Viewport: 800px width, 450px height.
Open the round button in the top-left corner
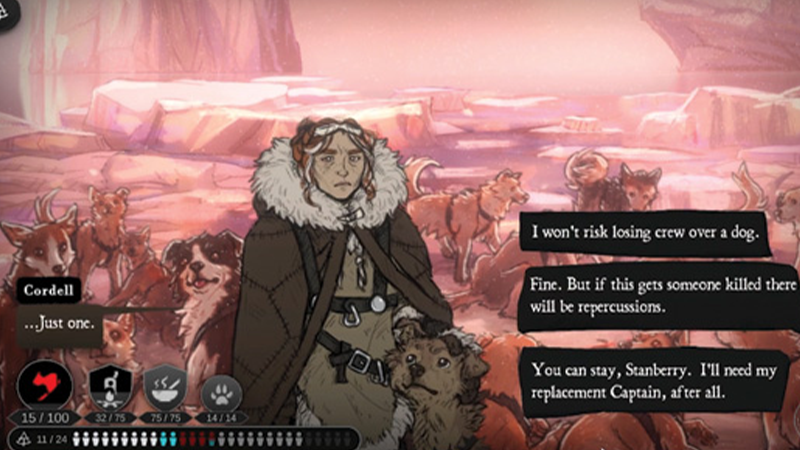[10, 12]
